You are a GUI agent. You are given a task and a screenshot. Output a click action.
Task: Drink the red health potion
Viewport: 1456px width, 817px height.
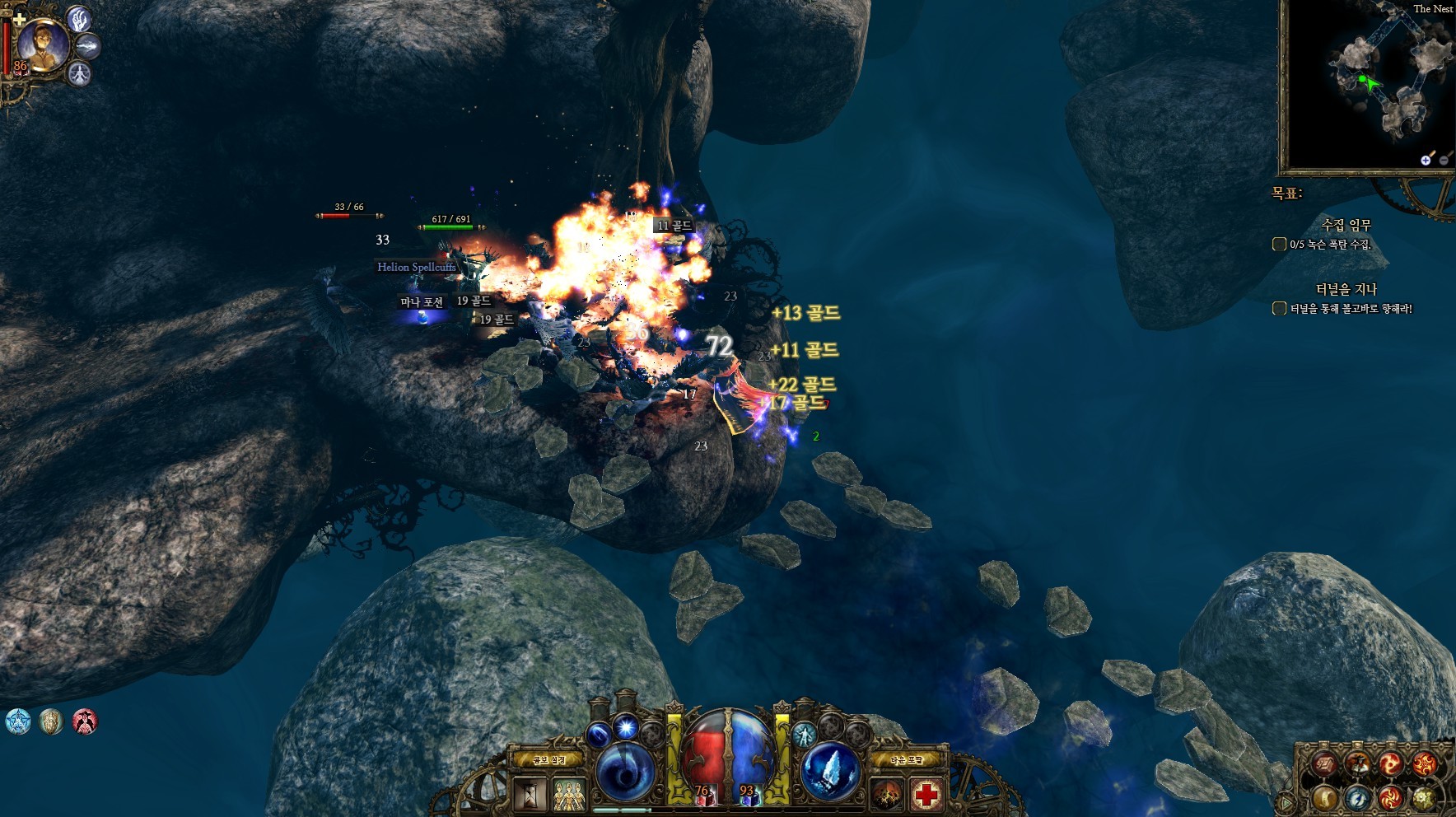[702, 795]
